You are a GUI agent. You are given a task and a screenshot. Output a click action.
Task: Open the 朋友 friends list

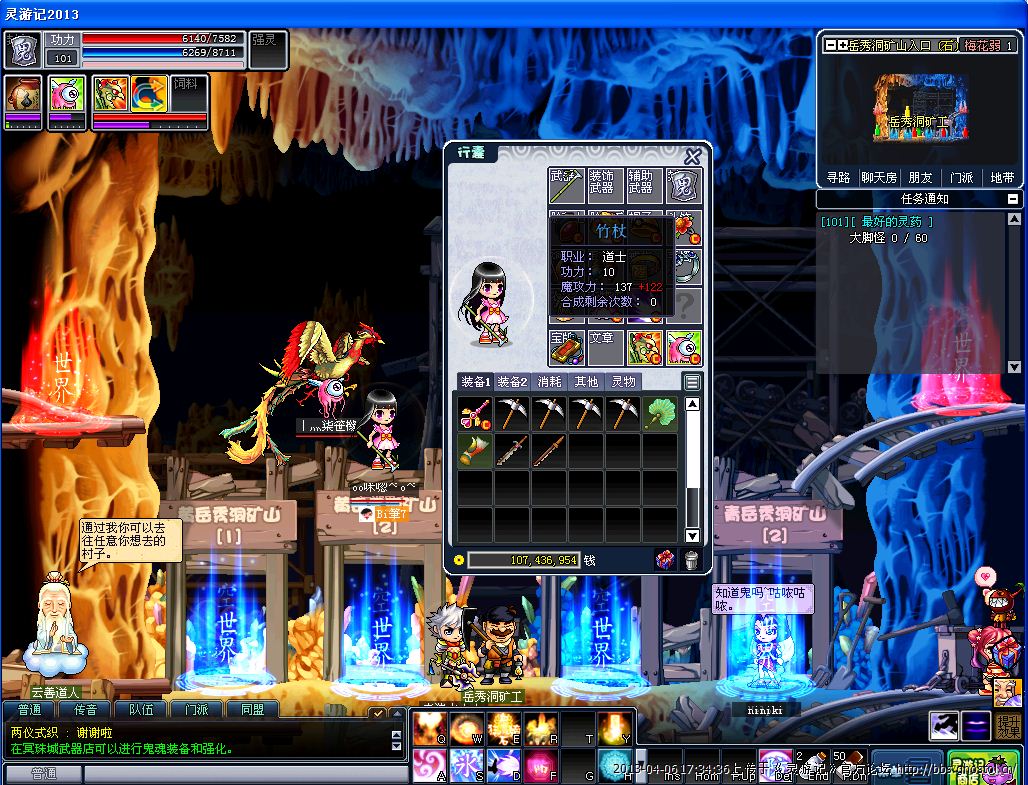920,177
